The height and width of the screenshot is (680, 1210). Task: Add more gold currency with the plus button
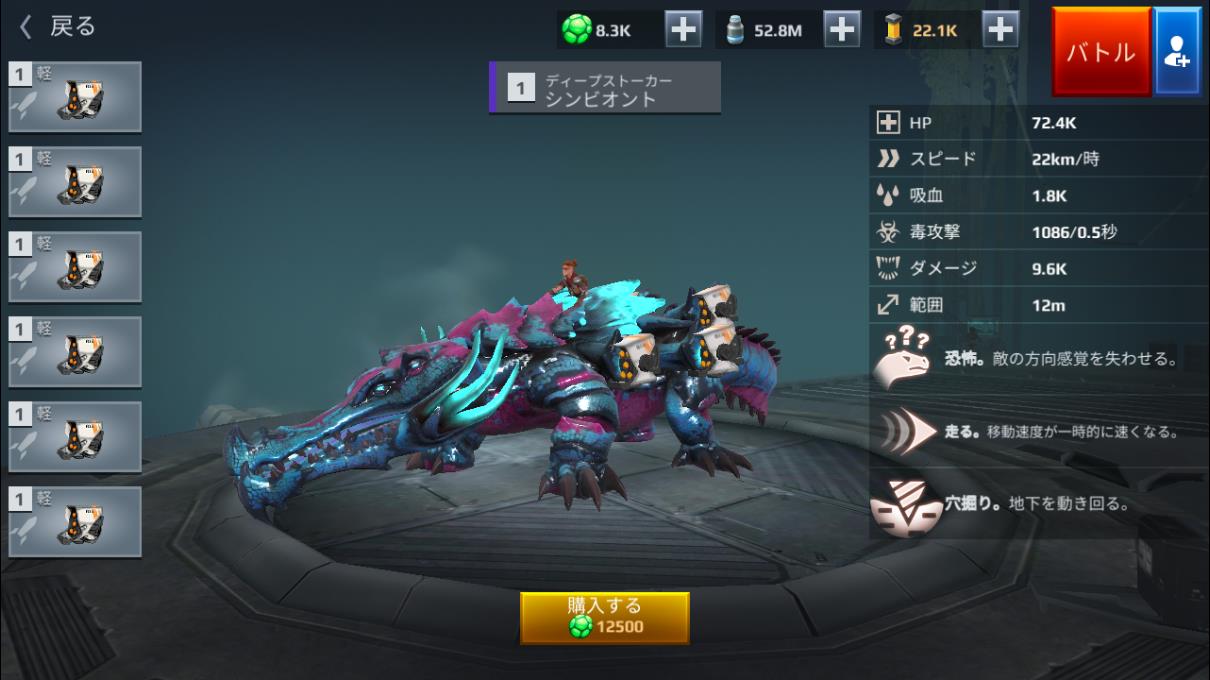point(1000,30)
